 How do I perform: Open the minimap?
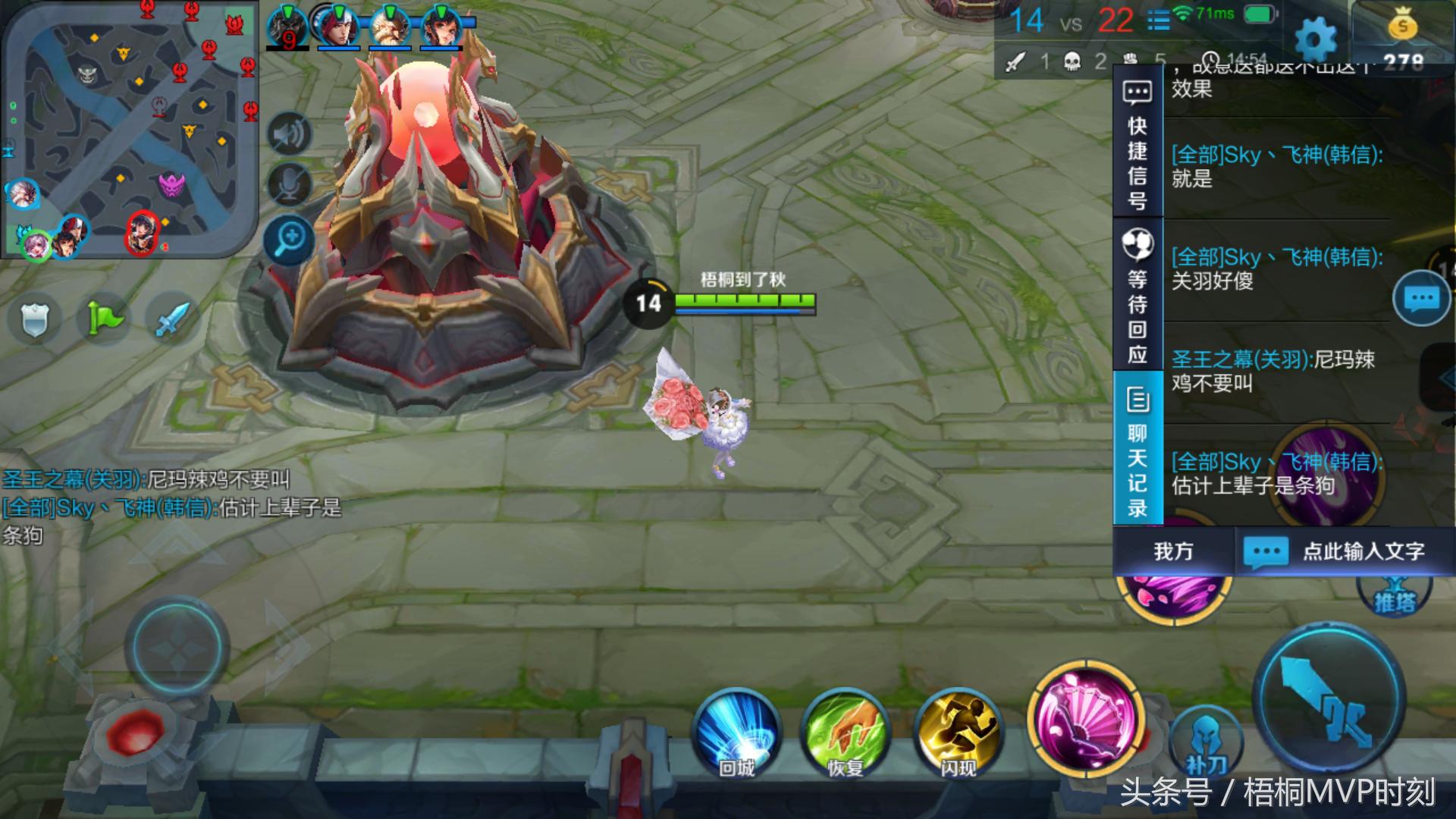(x=129, y=129)
